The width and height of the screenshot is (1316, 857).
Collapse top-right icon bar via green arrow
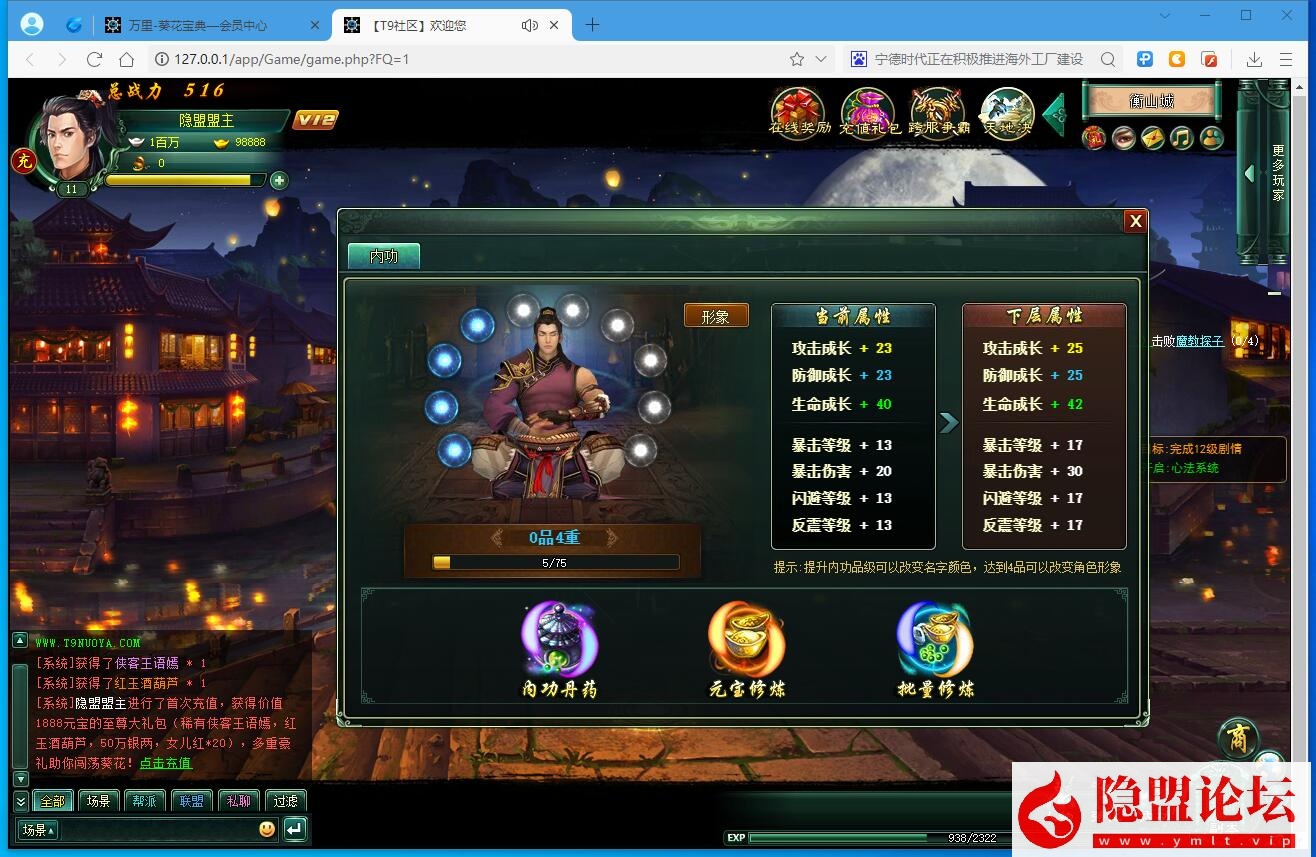coord(1053,114)
